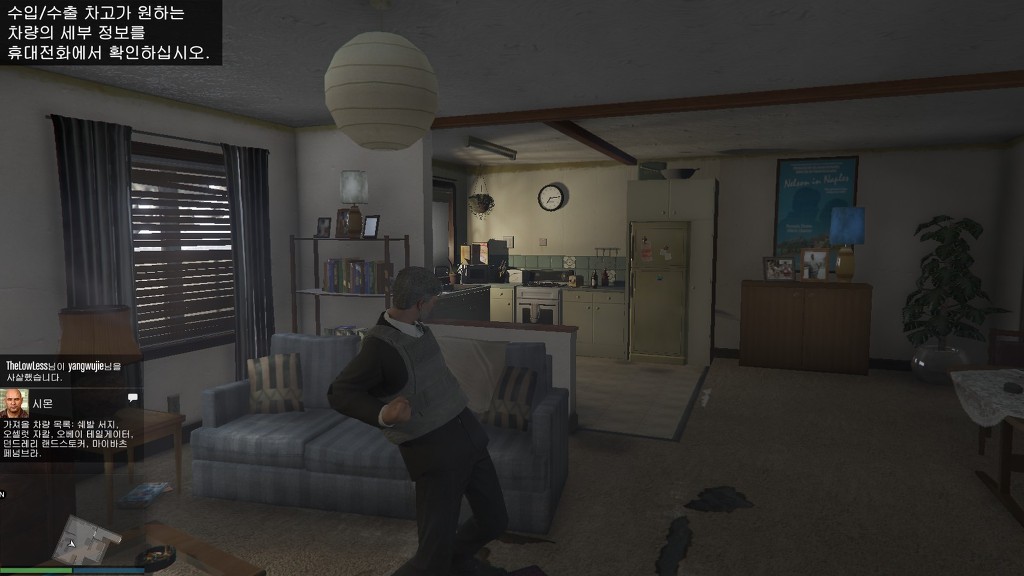
Task: Open Simeon's vehicle list text message
Action: pyautogui.click(x=68, y=438)
